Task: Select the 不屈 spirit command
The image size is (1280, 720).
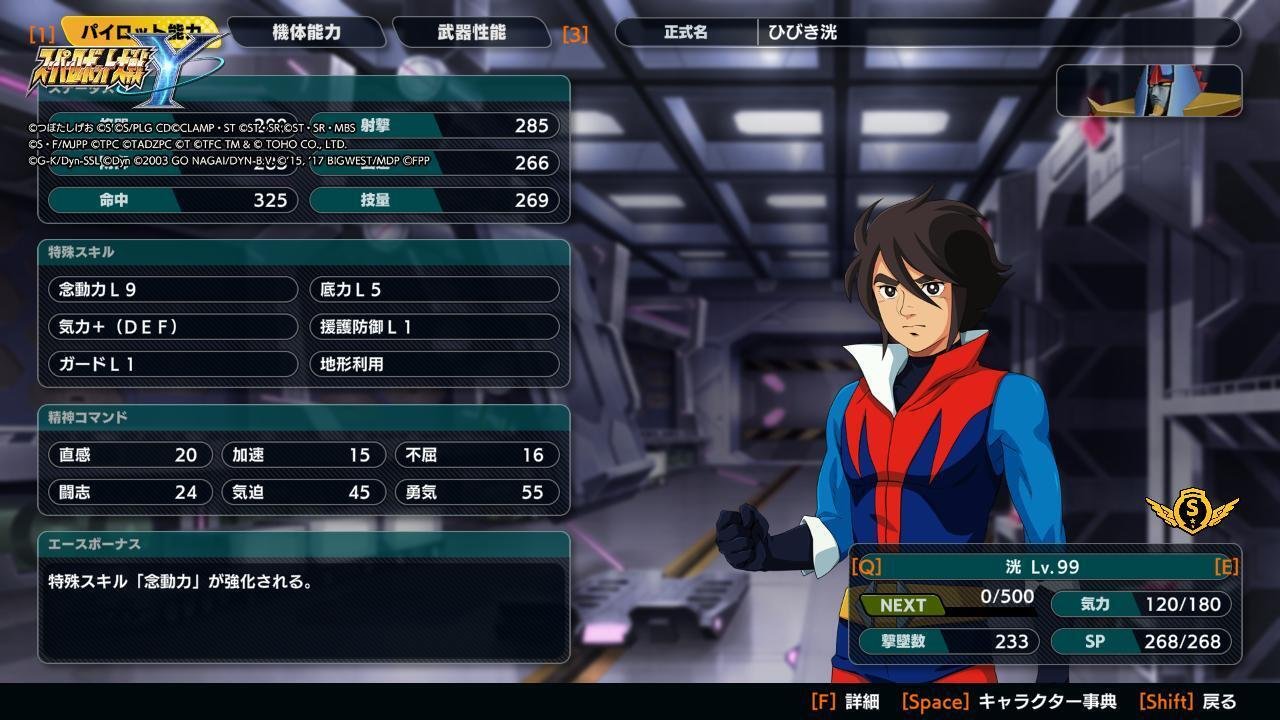Action: (x=477, y=455)
